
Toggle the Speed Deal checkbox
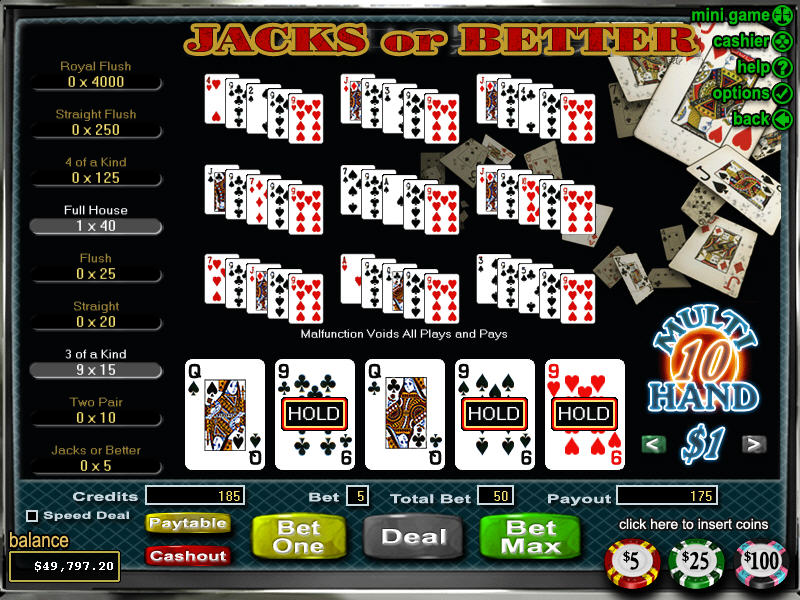coord(32,516)
